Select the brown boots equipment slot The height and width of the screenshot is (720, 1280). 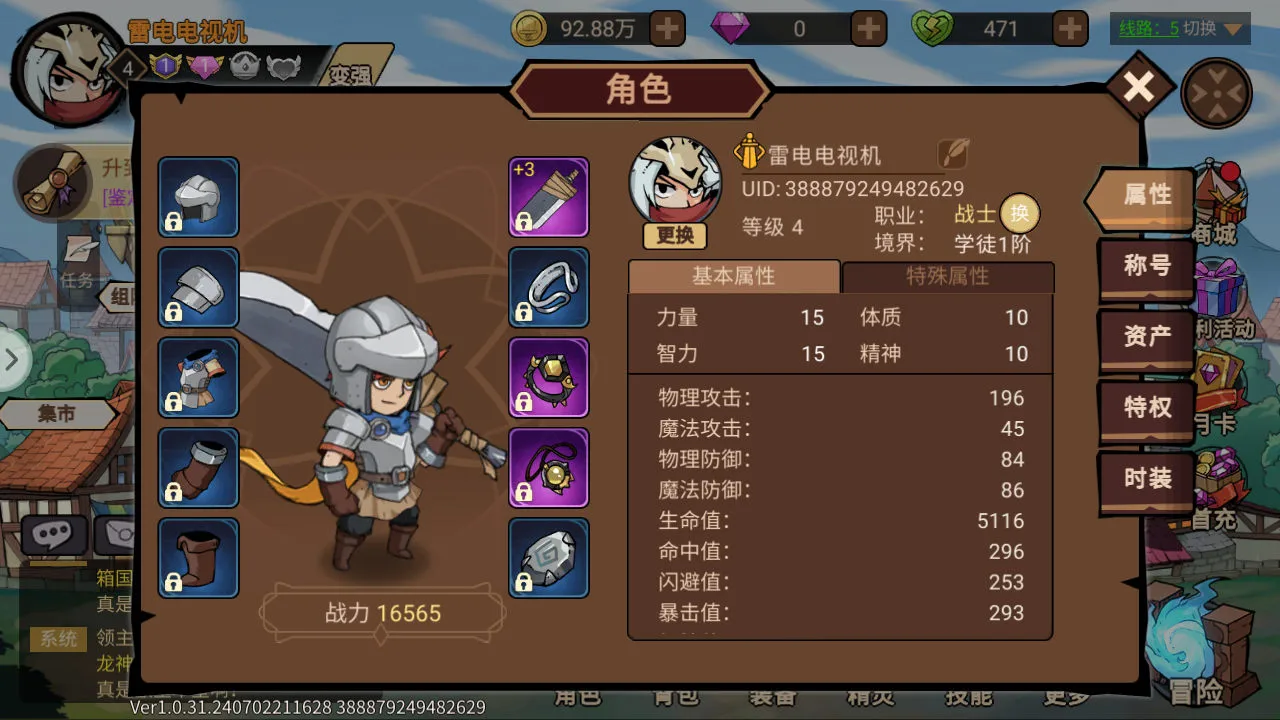(x=198, y=558)
